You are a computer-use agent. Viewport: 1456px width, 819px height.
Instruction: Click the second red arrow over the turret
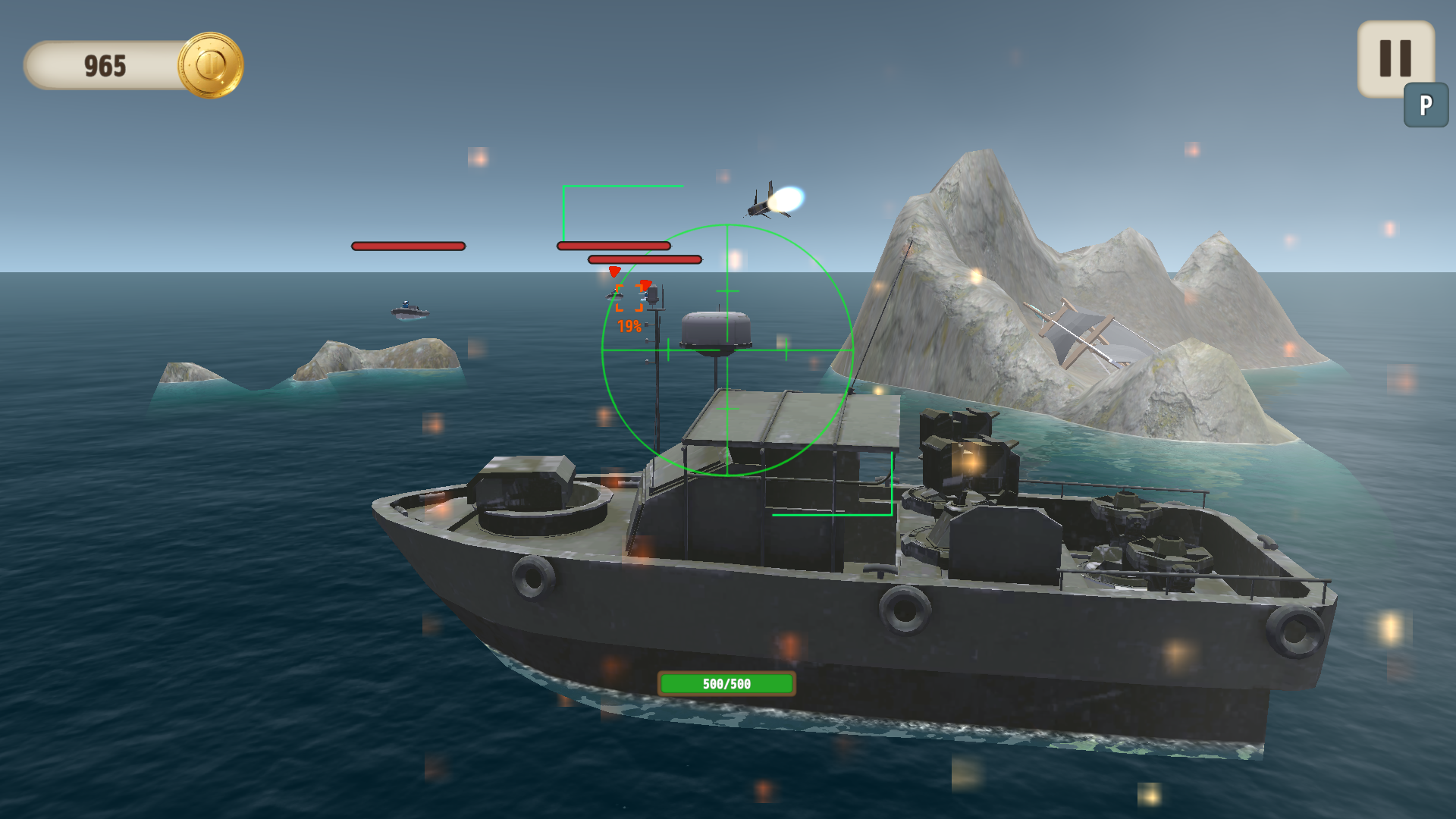coord(646,287)
